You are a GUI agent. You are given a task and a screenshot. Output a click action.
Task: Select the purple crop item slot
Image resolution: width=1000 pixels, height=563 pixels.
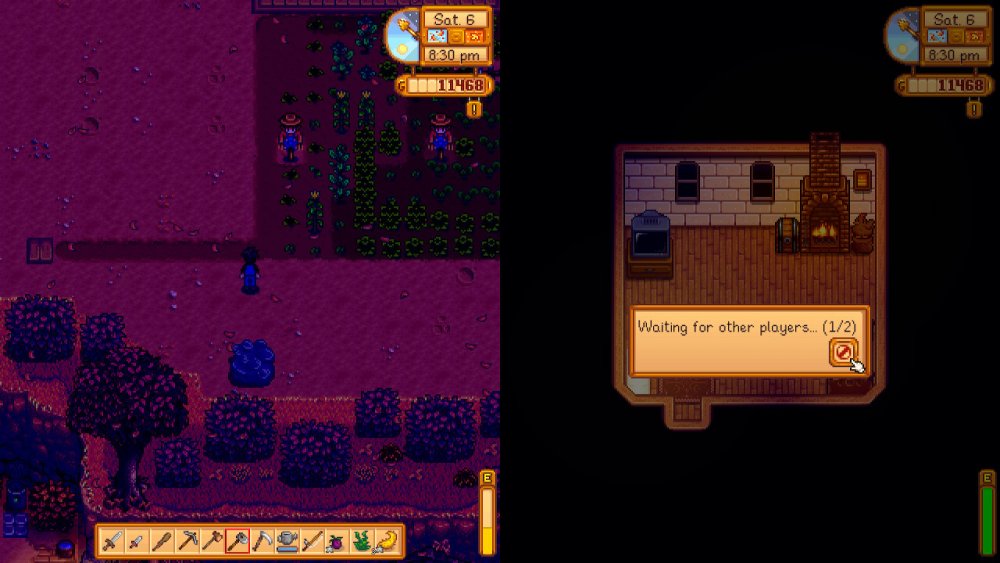click(x=337, y=541)
